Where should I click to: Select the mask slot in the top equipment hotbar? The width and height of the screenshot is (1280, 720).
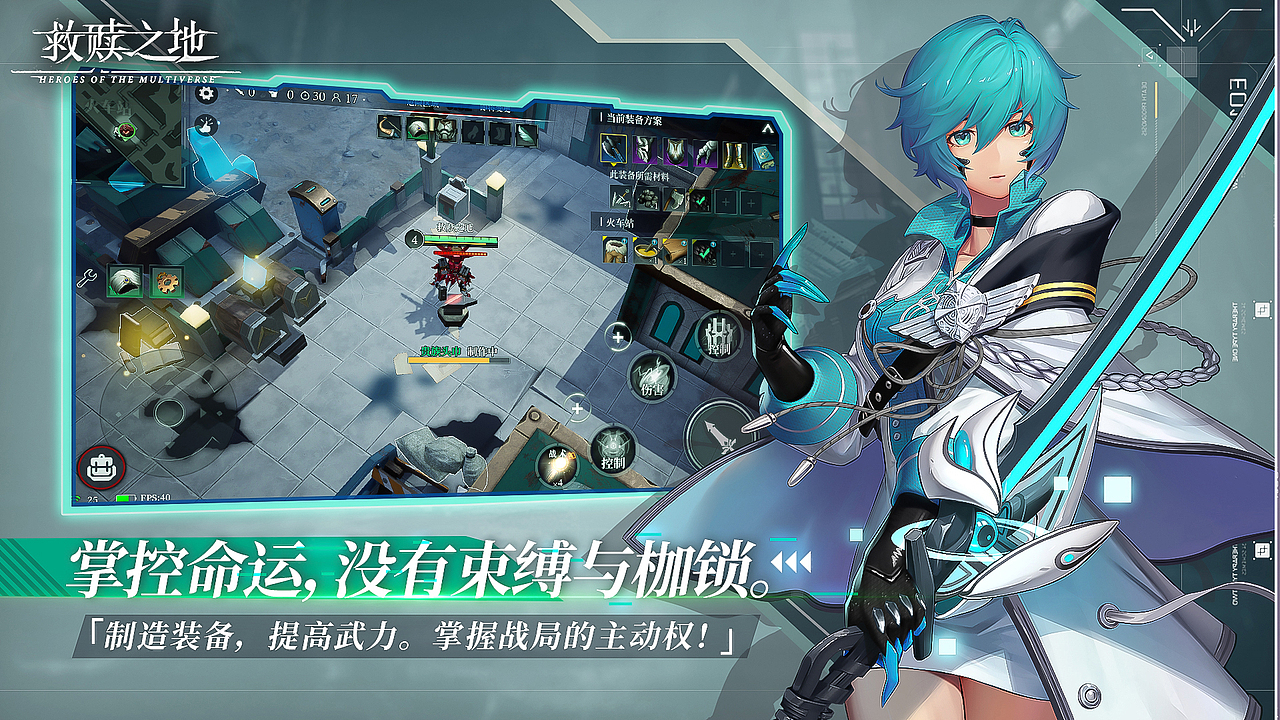click(445, 128)
